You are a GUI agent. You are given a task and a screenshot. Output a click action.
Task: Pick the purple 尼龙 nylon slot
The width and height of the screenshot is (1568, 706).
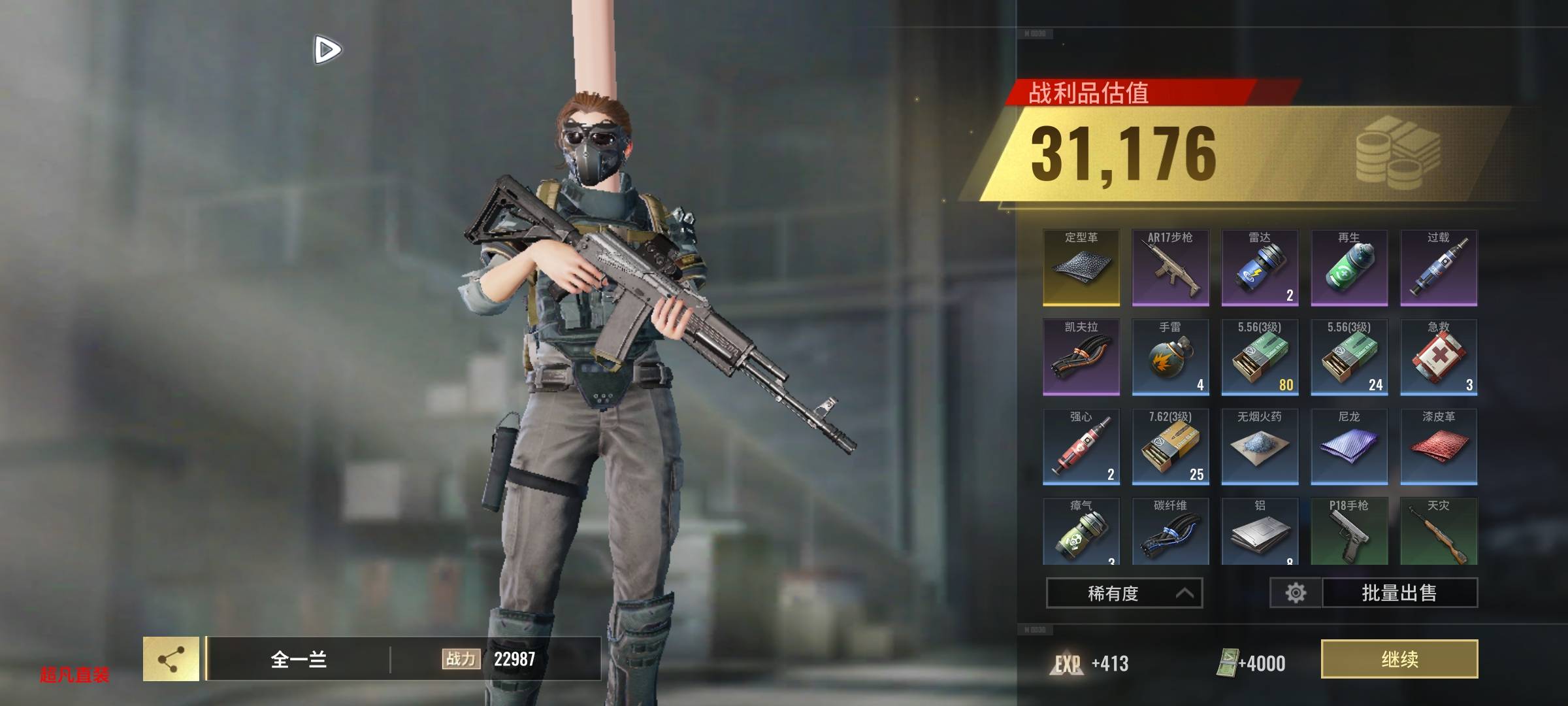1349,446
